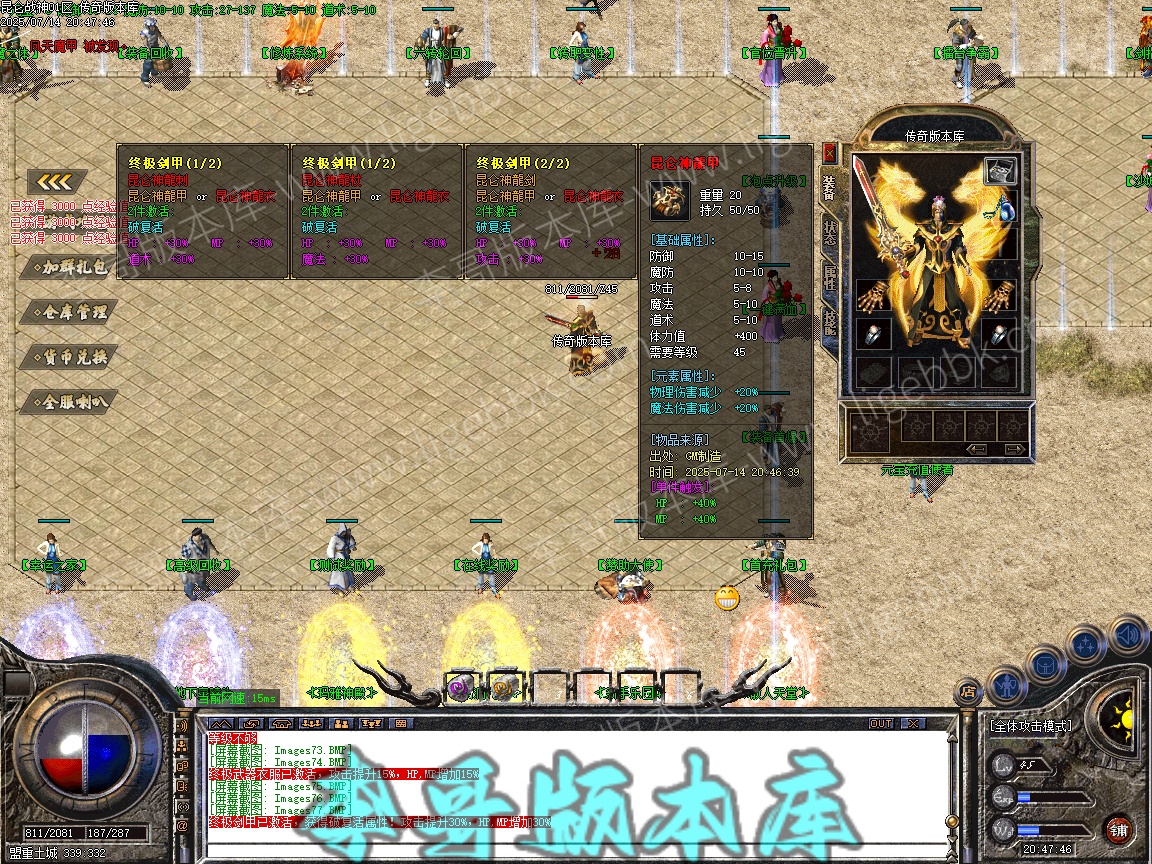This screenshot has width=1152, height=864.
Task: Select the right ring equipment slot
Action: [999, 334]
